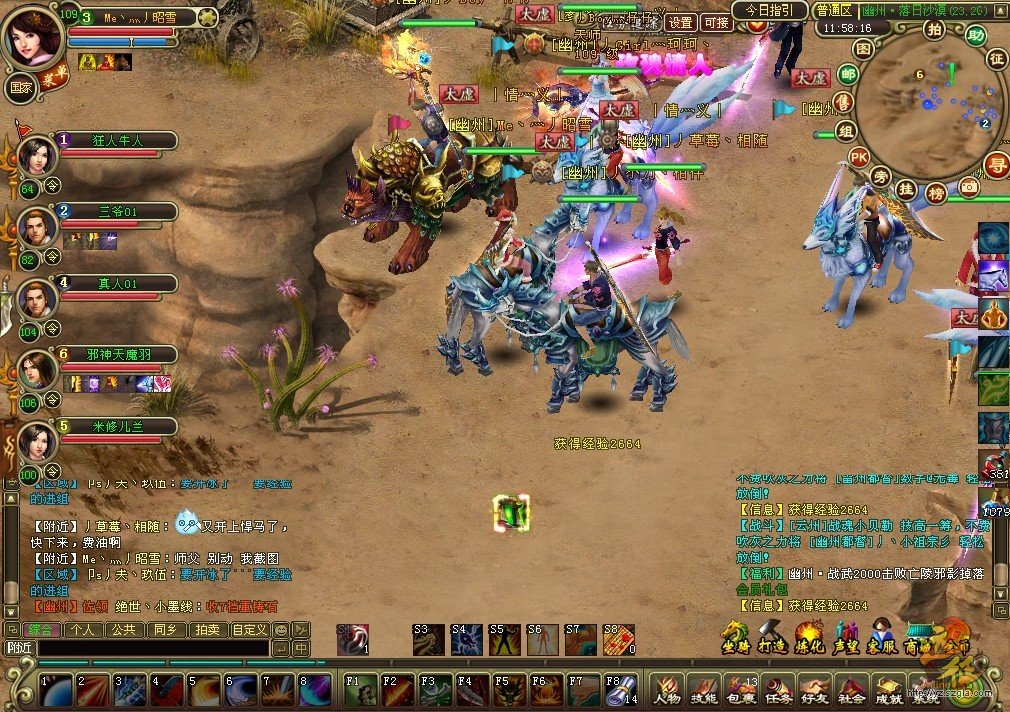Click the 坐骑 mount button
1010x712 pixels.
(736, 638)
